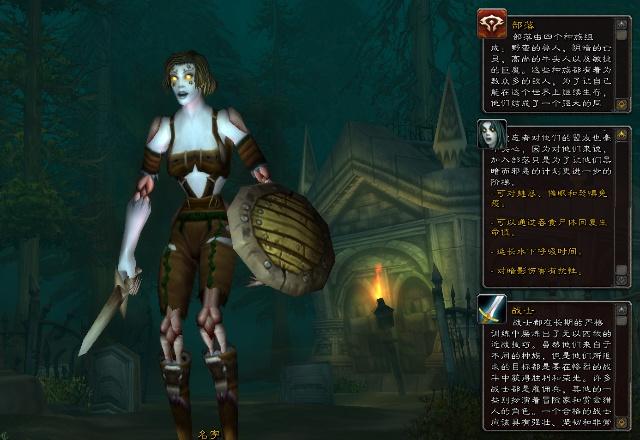The width and height of the screenshot is (640, 440).
Task: Select the undead female race portrait icon
Action: pyautogui.click(x=491, y=132)
